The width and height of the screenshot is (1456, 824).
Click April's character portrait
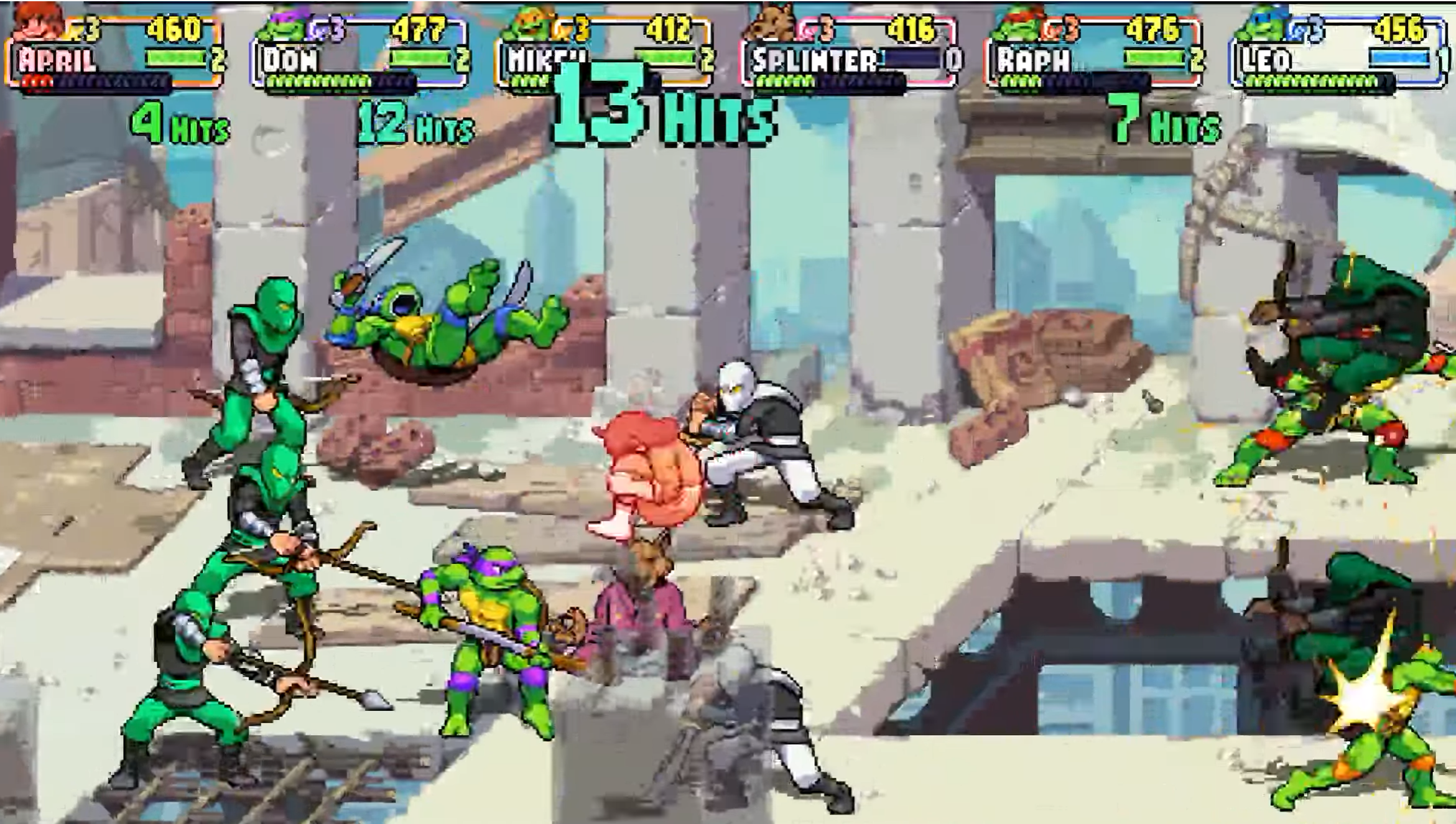(39, 23)
